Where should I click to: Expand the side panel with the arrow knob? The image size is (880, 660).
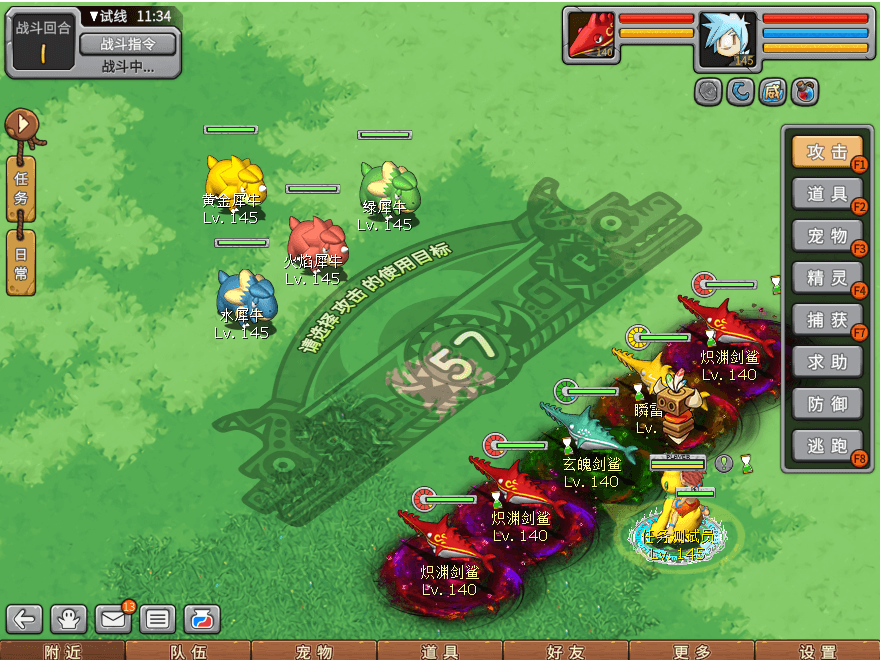click(20, 125)
